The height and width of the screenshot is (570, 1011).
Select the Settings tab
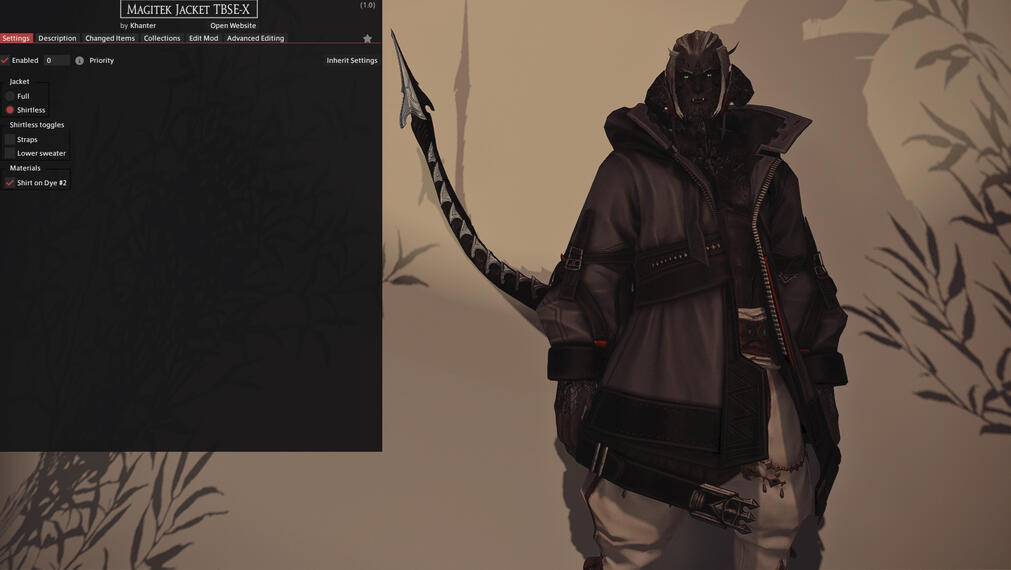point(16,38)
